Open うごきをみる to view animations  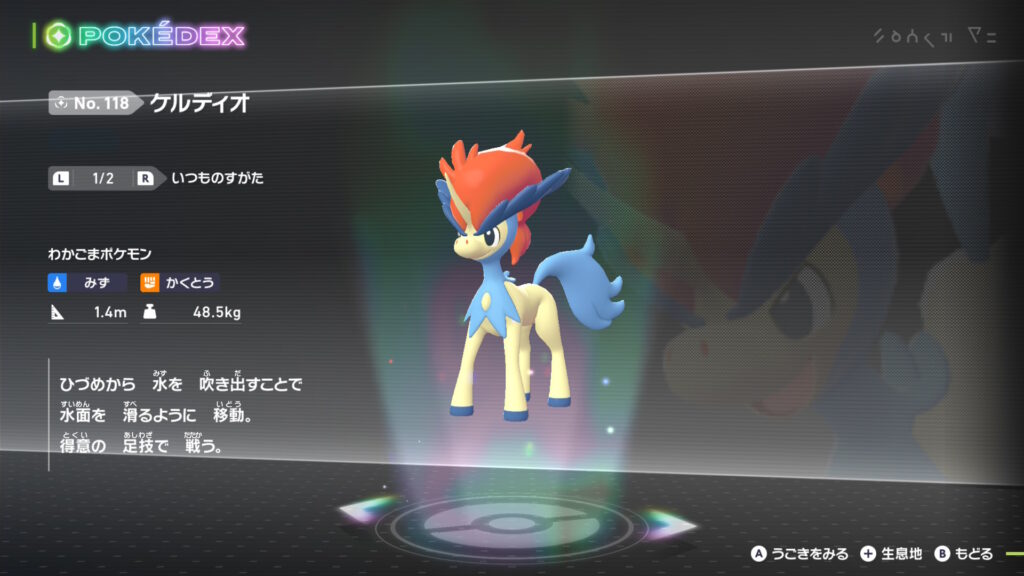click(x=801, y=553)
